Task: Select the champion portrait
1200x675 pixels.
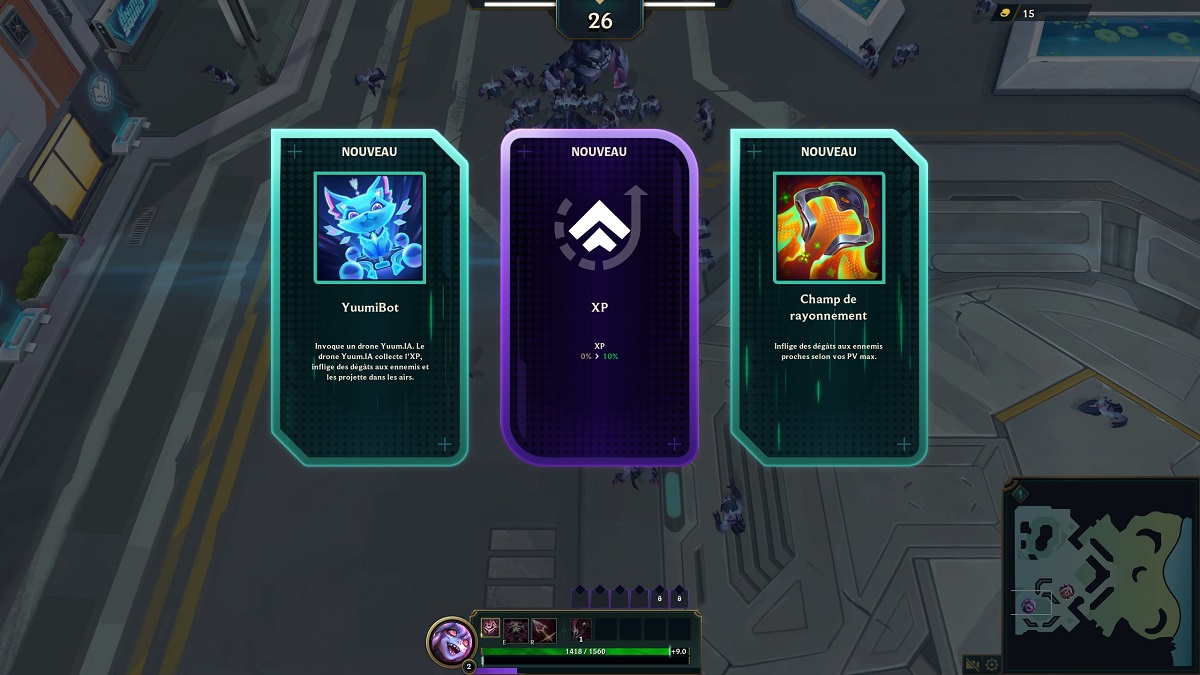Action: (451, 639)
